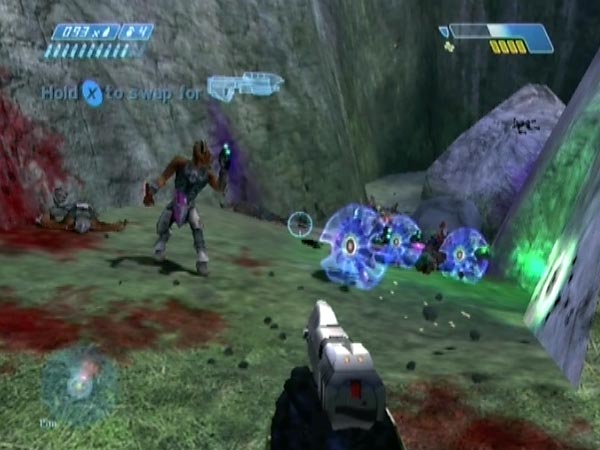Select the assault rifle swap icon
Screen dimensions: 600x450
point(245,86)
